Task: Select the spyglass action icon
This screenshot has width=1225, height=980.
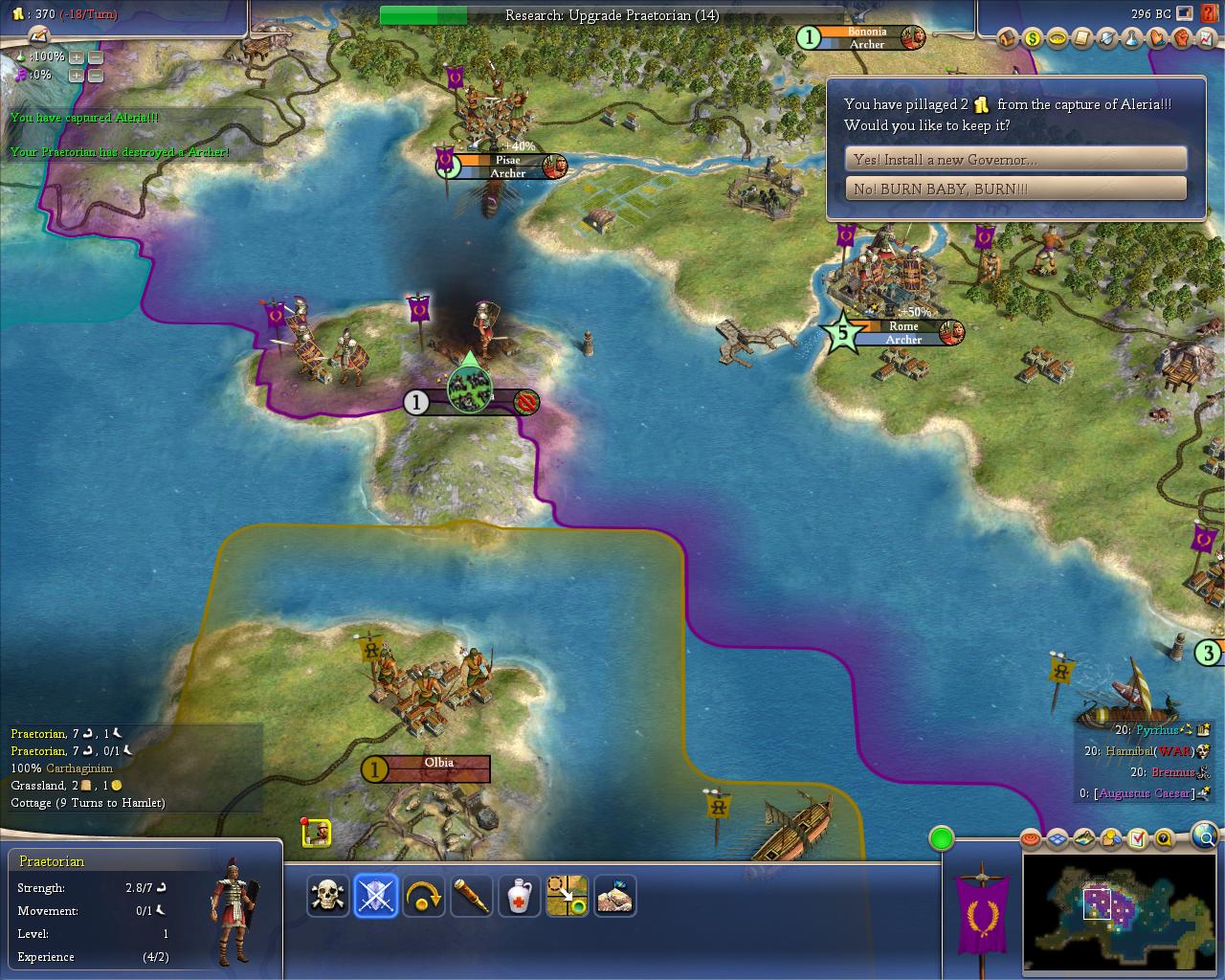Action: 472,897
